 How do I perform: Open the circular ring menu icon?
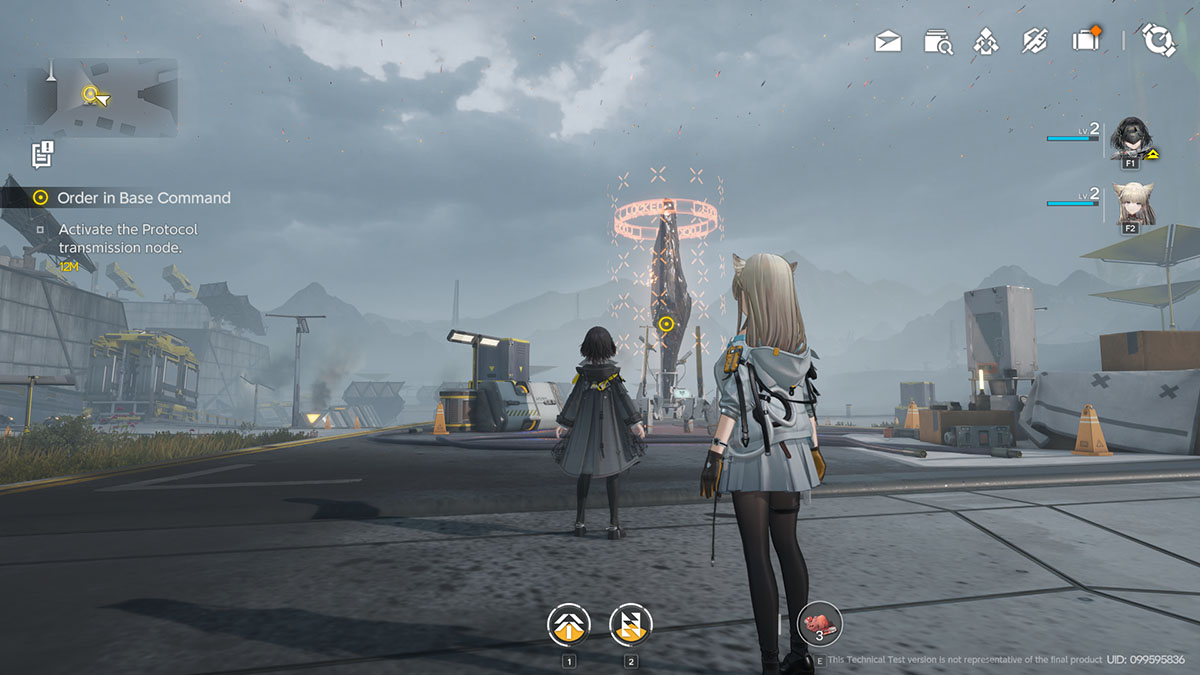tap(1159, 41)
